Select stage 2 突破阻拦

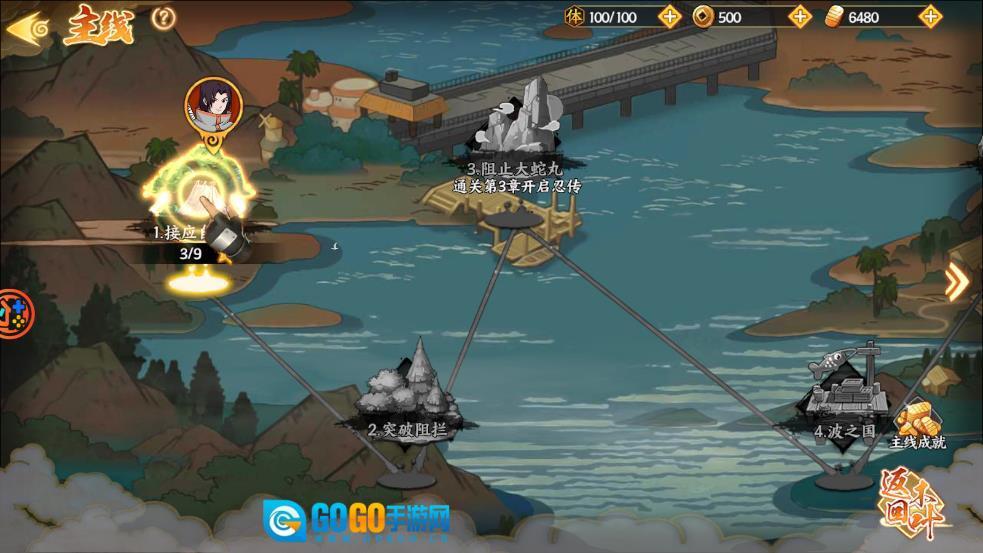(x=406, y=390)
